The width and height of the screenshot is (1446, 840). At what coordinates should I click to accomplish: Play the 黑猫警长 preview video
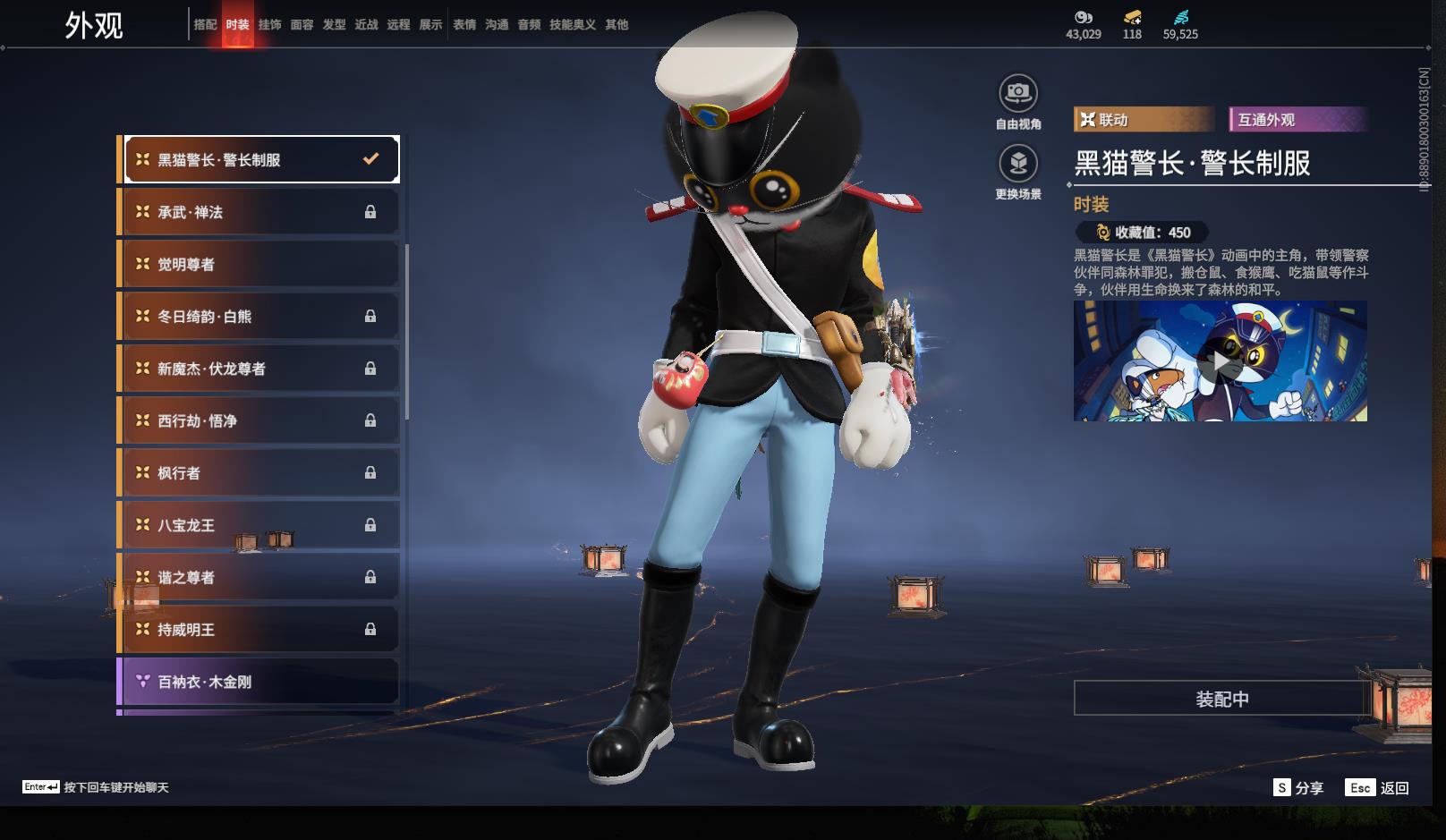[x=1220, y=361]
